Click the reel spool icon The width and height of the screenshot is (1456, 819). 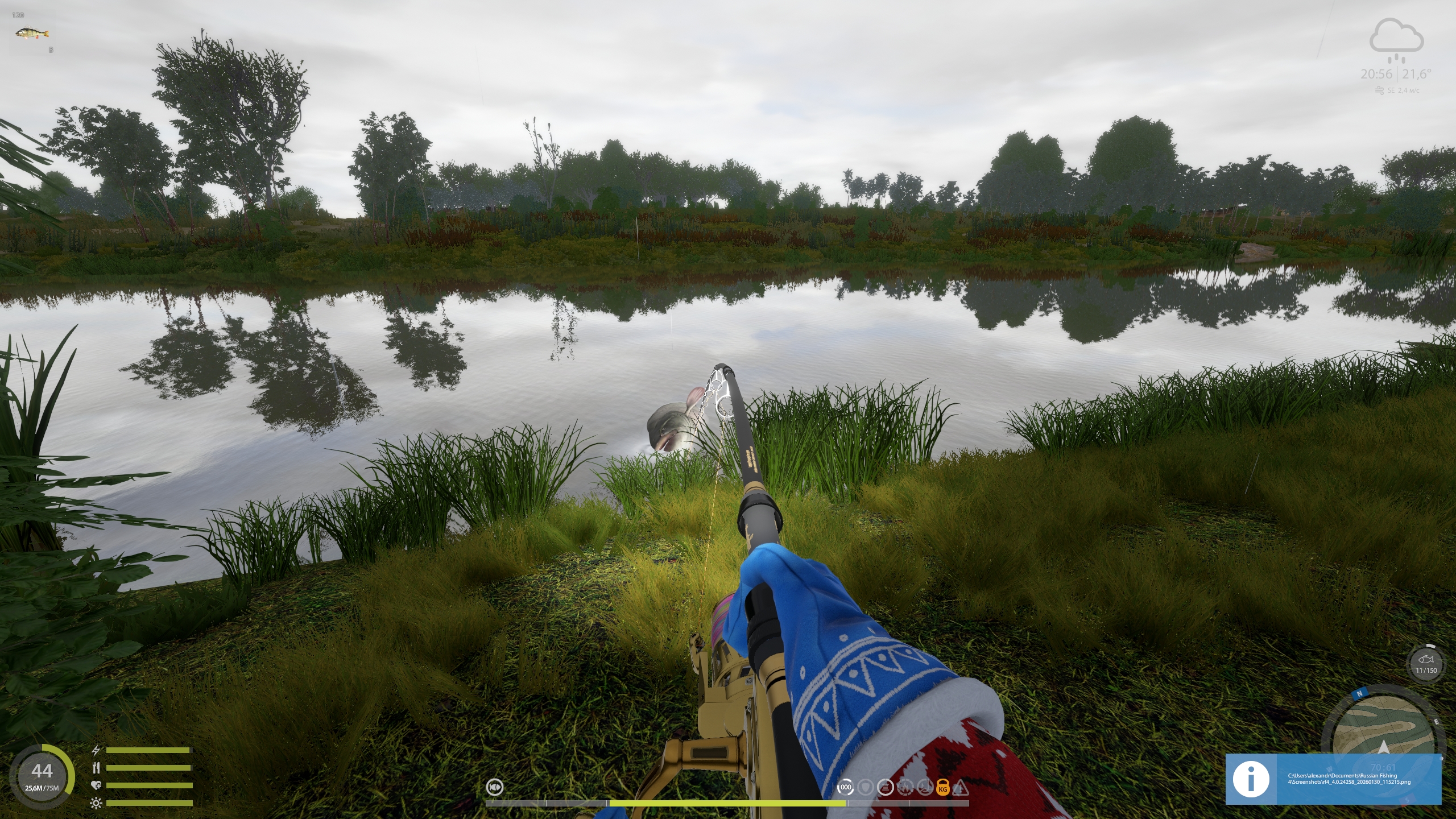pyautogui.click(x=885, y=788)
